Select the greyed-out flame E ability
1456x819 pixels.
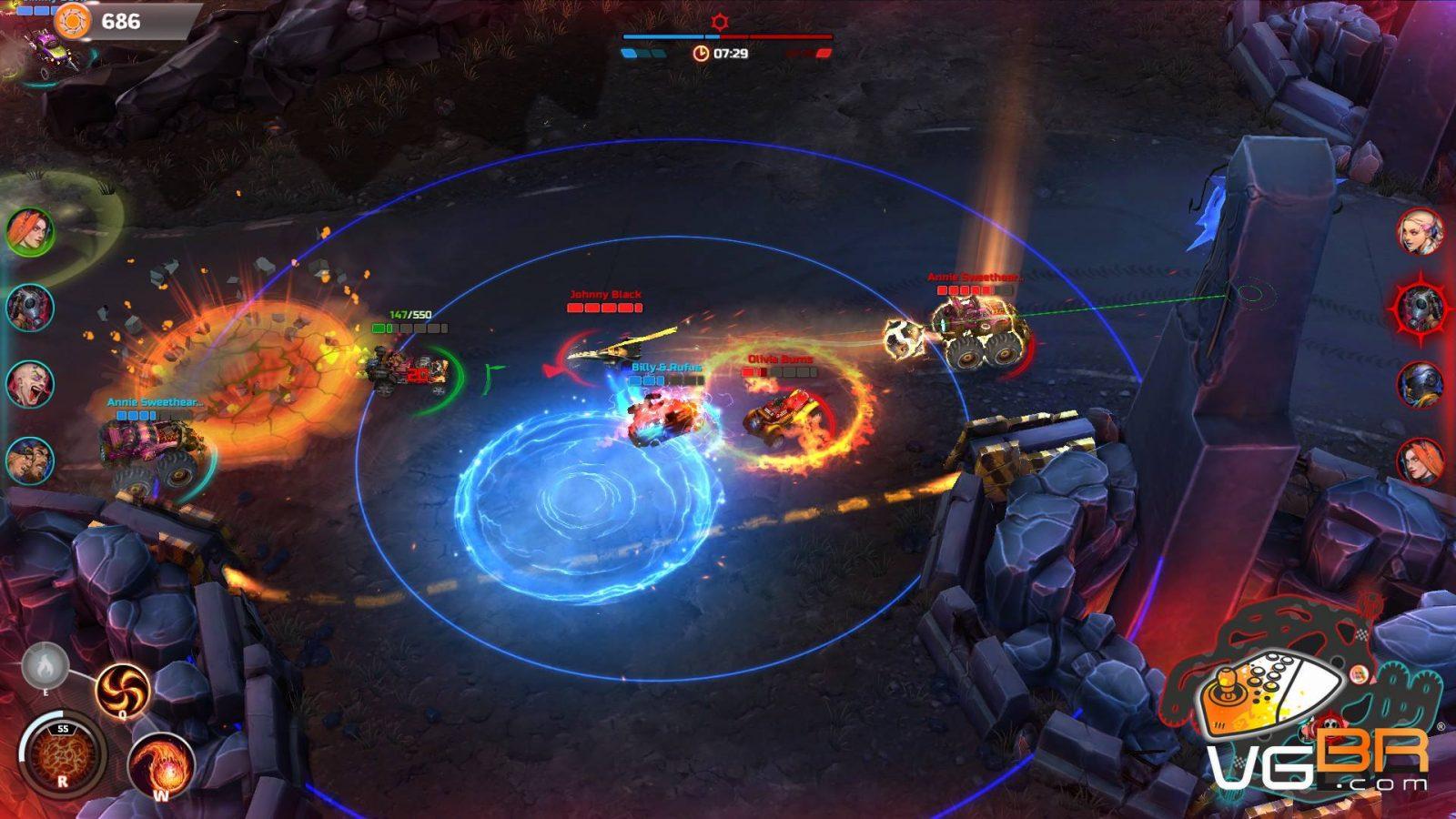[x=44, y=667]
